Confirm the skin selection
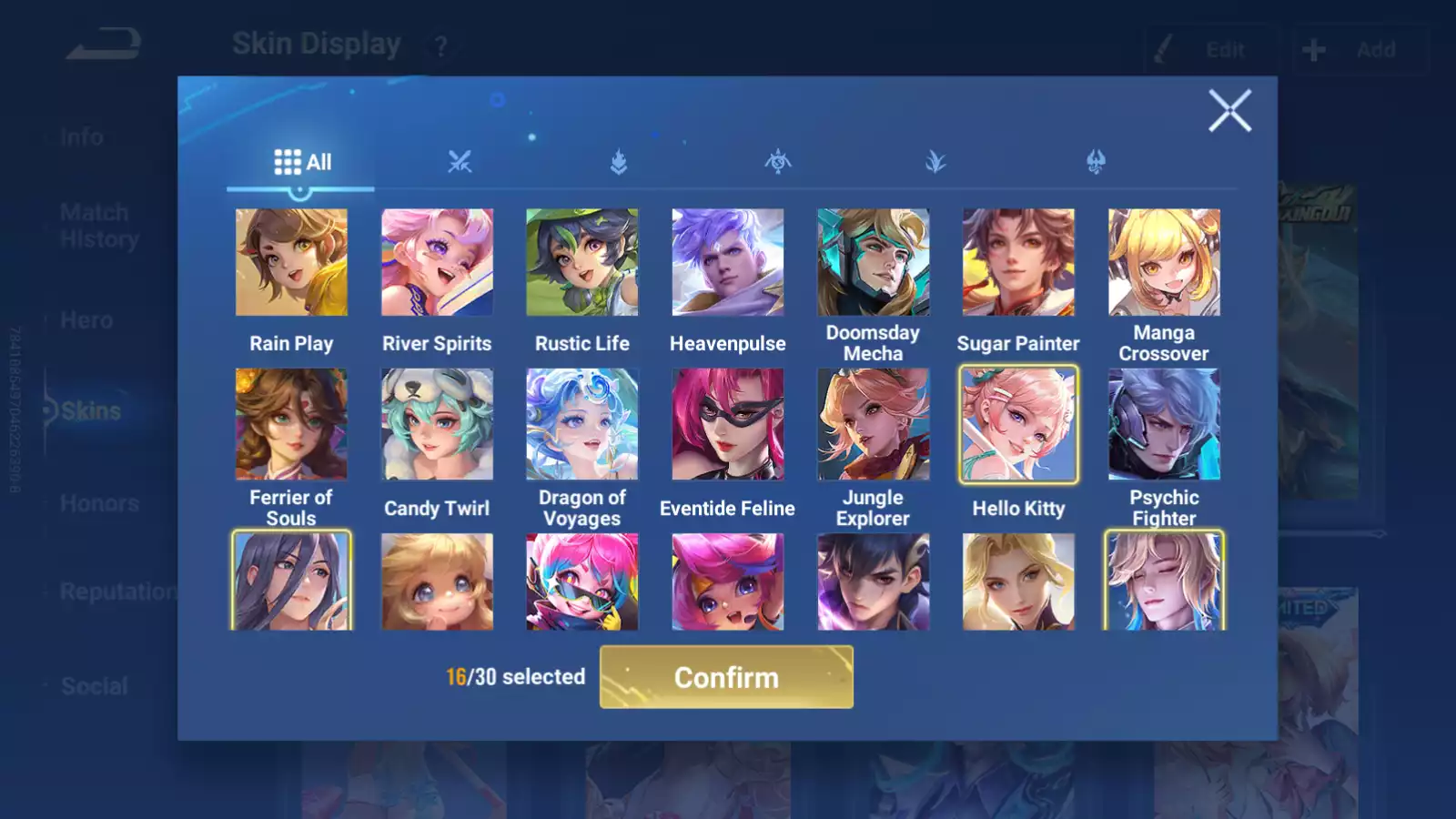Image resolution: width=1456 pixels, height=819 pixels. [726, 677]
